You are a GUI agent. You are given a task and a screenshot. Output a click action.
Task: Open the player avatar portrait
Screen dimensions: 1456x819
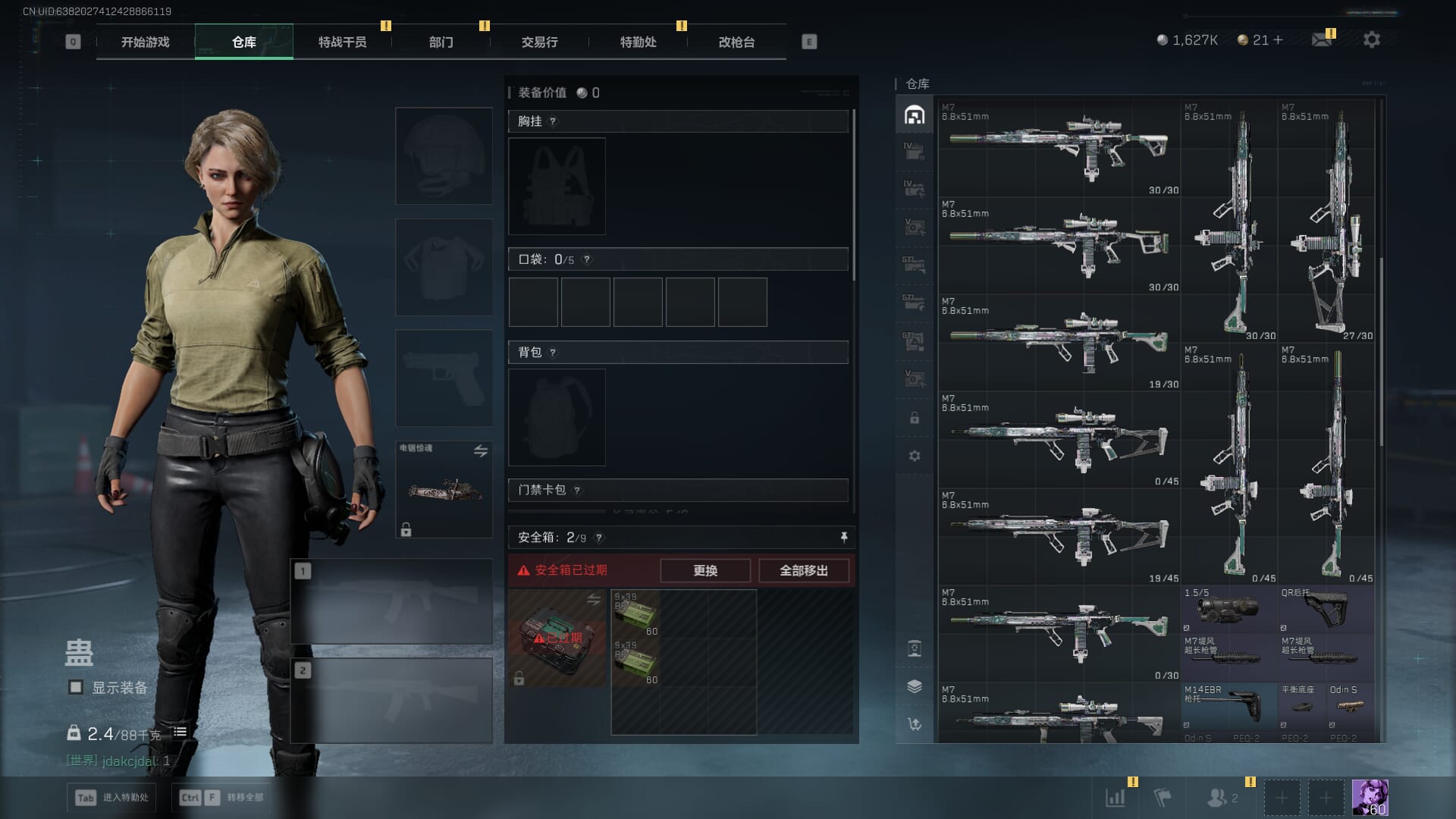coord(1370,797)
